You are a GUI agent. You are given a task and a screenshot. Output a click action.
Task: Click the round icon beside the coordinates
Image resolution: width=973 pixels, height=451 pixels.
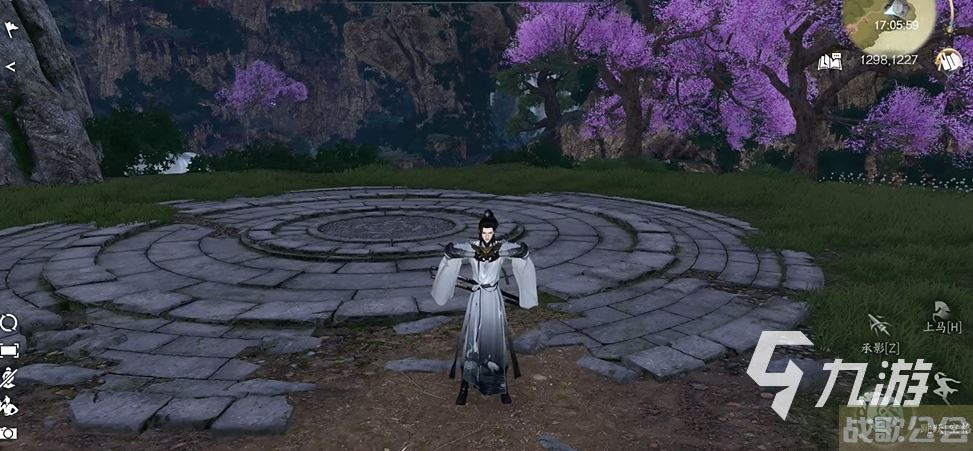click(x=946, y=60)
